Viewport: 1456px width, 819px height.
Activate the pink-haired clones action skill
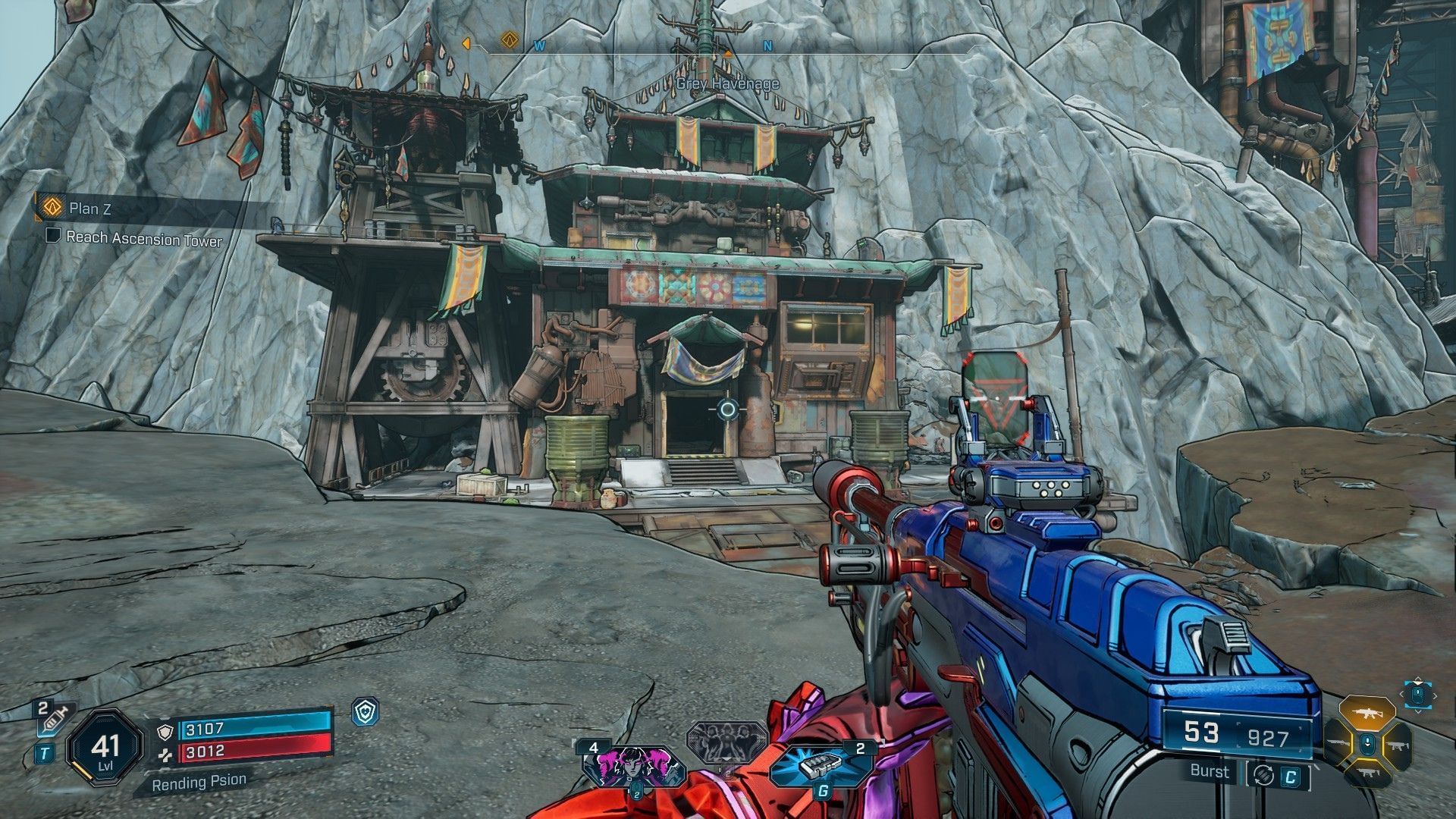(633, 767)
